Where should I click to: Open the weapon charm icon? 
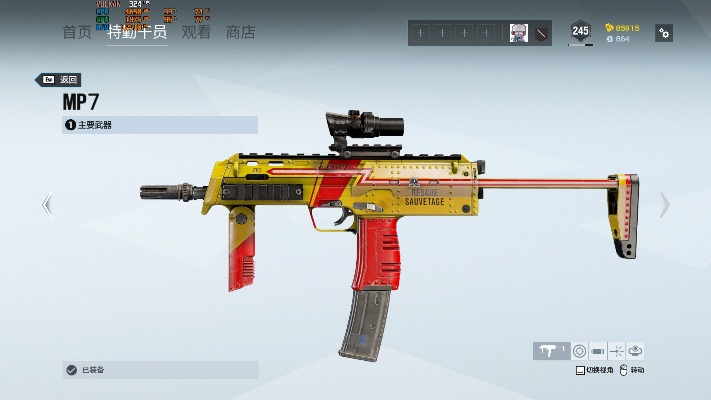point(636,350)
